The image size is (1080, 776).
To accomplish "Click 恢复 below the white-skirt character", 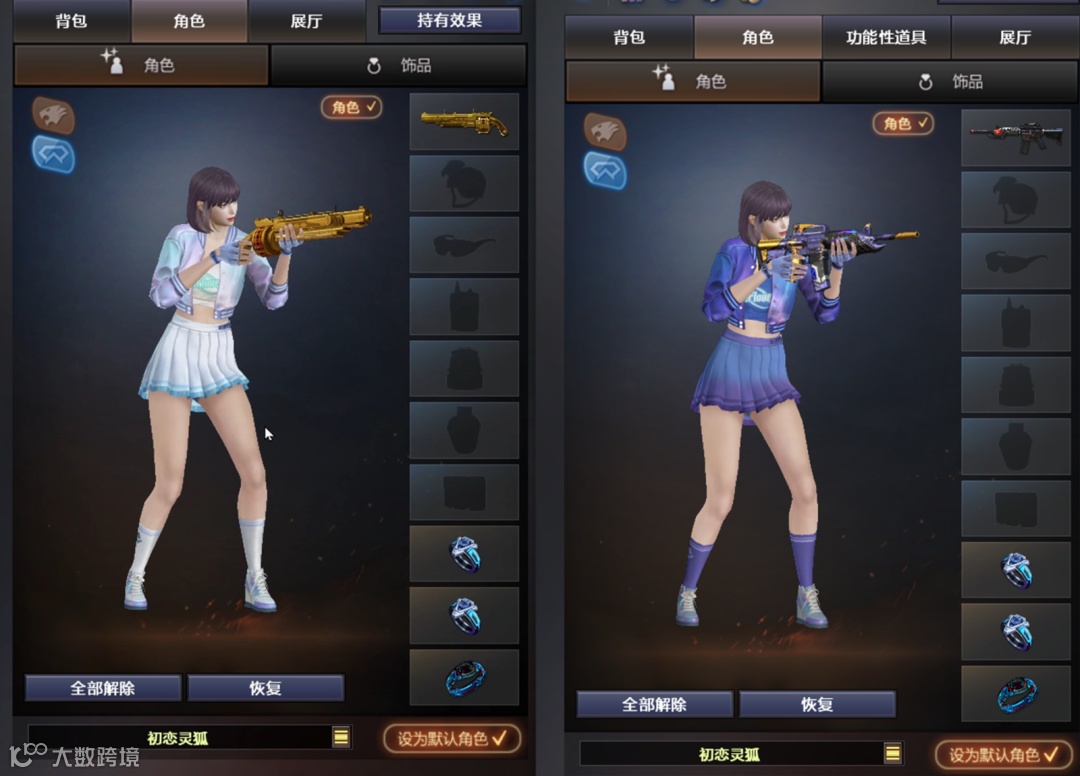I will pos(265,688).
